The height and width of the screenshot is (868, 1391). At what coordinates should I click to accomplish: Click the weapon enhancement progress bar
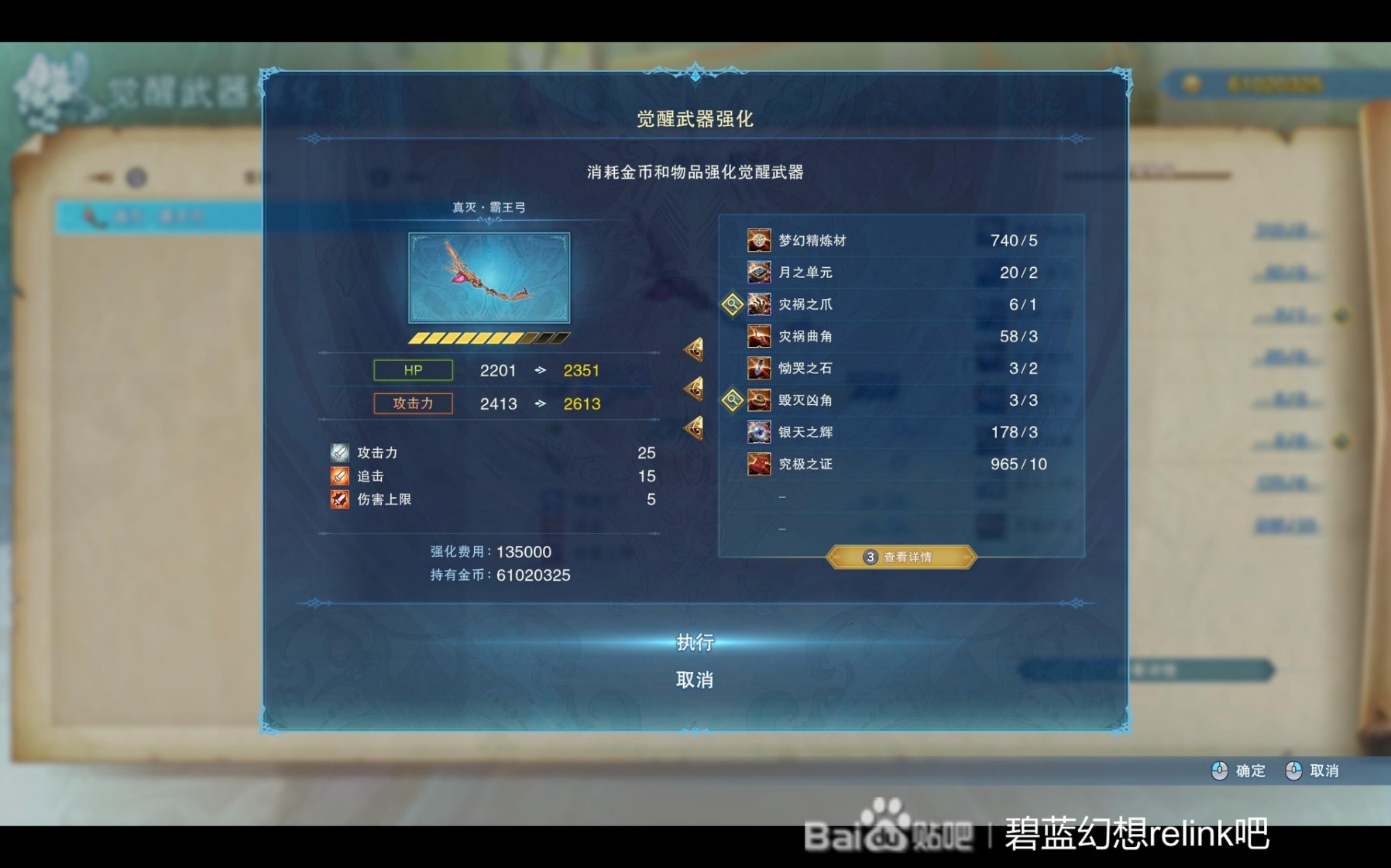pos(488,338)
